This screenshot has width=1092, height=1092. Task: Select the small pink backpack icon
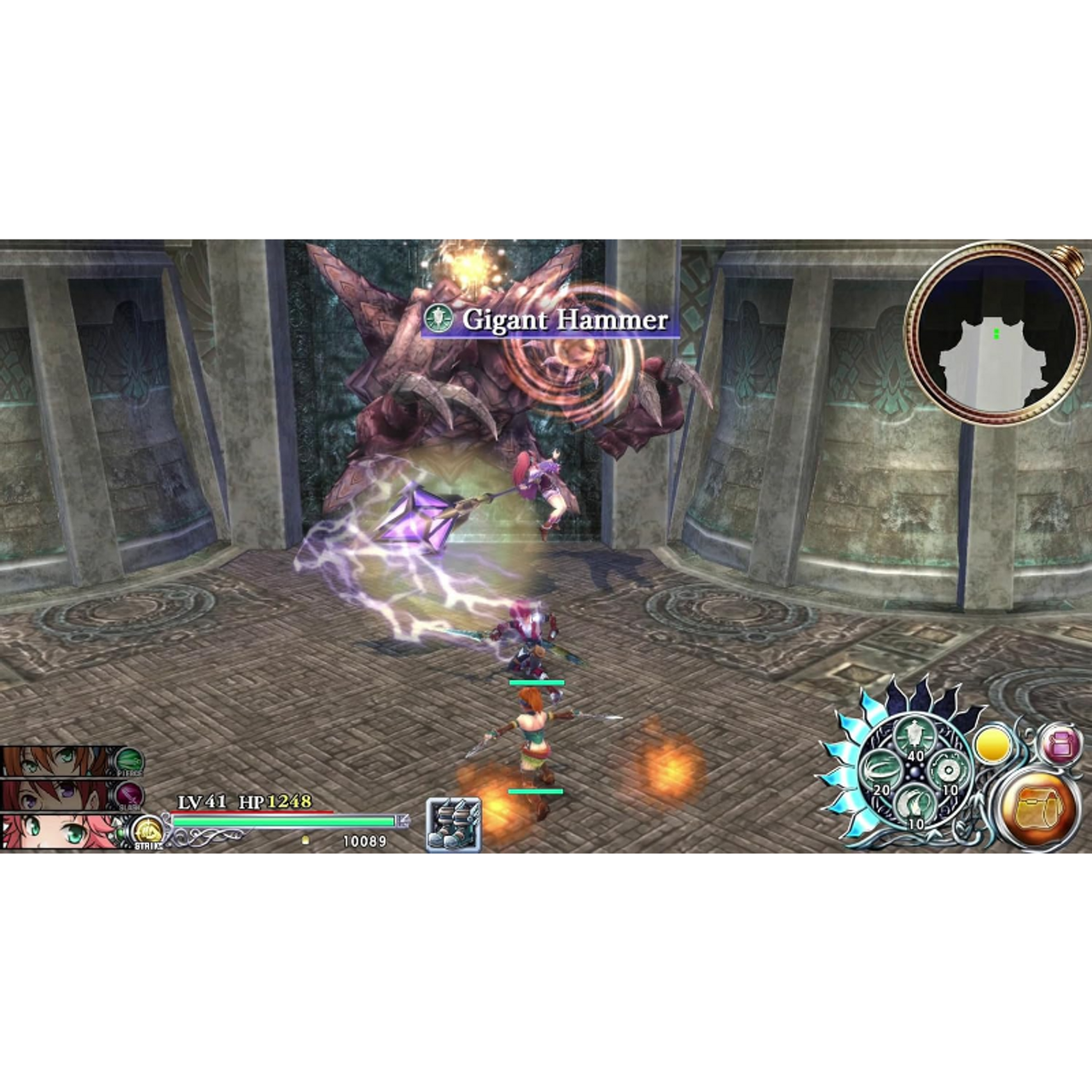1060,745
